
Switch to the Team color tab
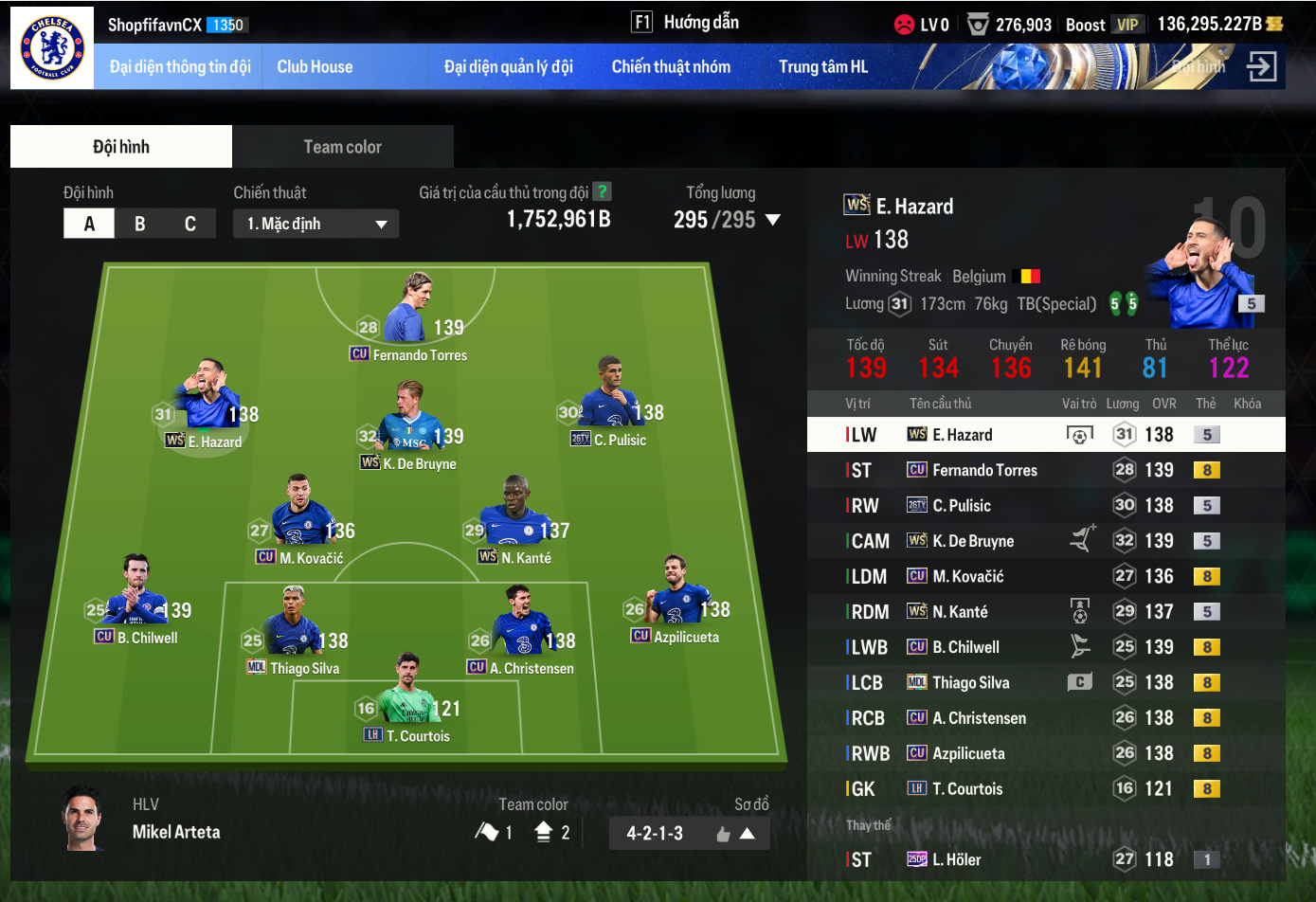[342, 147]
